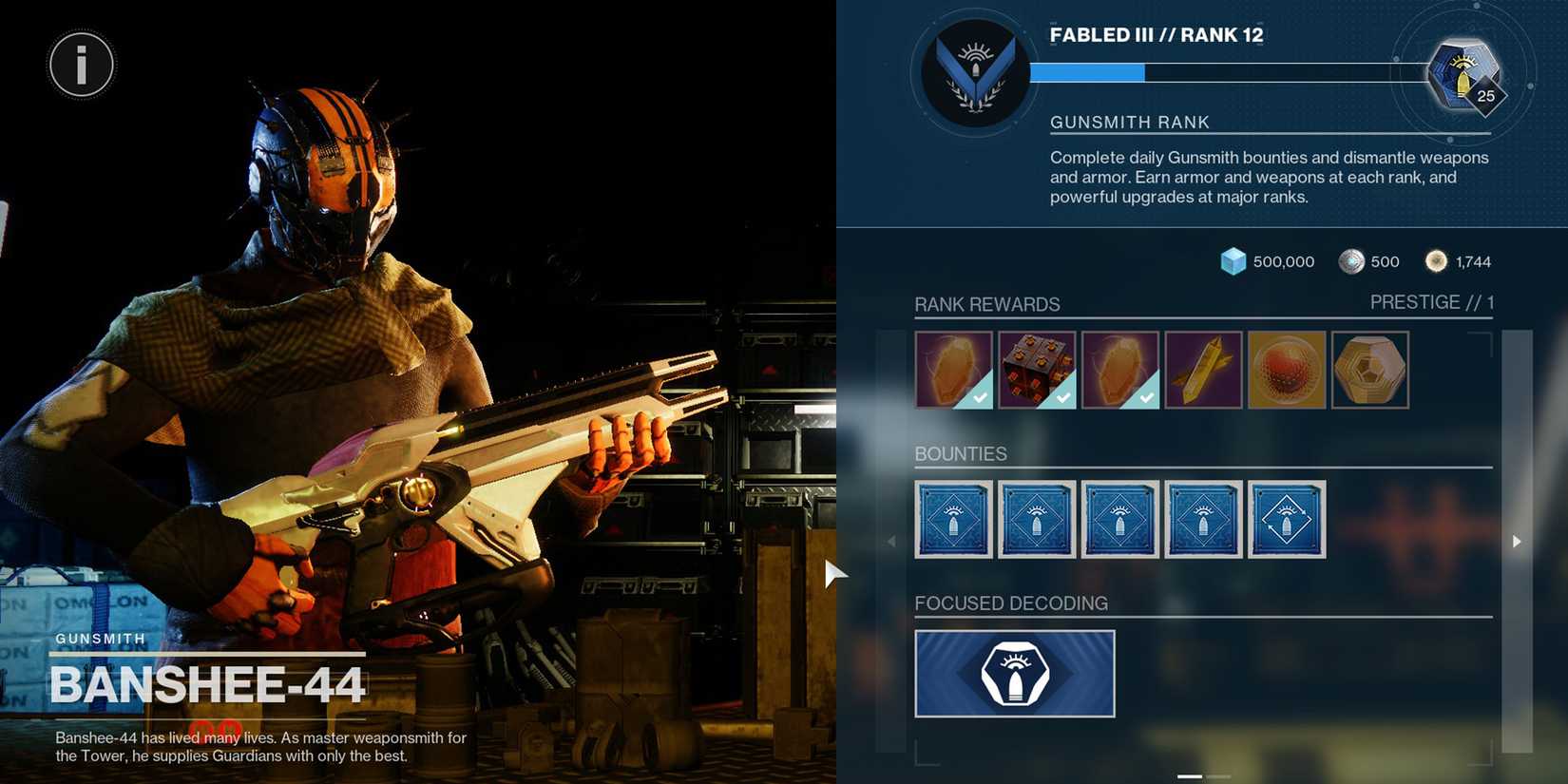This screenshot has width=1568, height=784.
Task: Click the checkmark on the third rank reward
Action: [1146, 398]
